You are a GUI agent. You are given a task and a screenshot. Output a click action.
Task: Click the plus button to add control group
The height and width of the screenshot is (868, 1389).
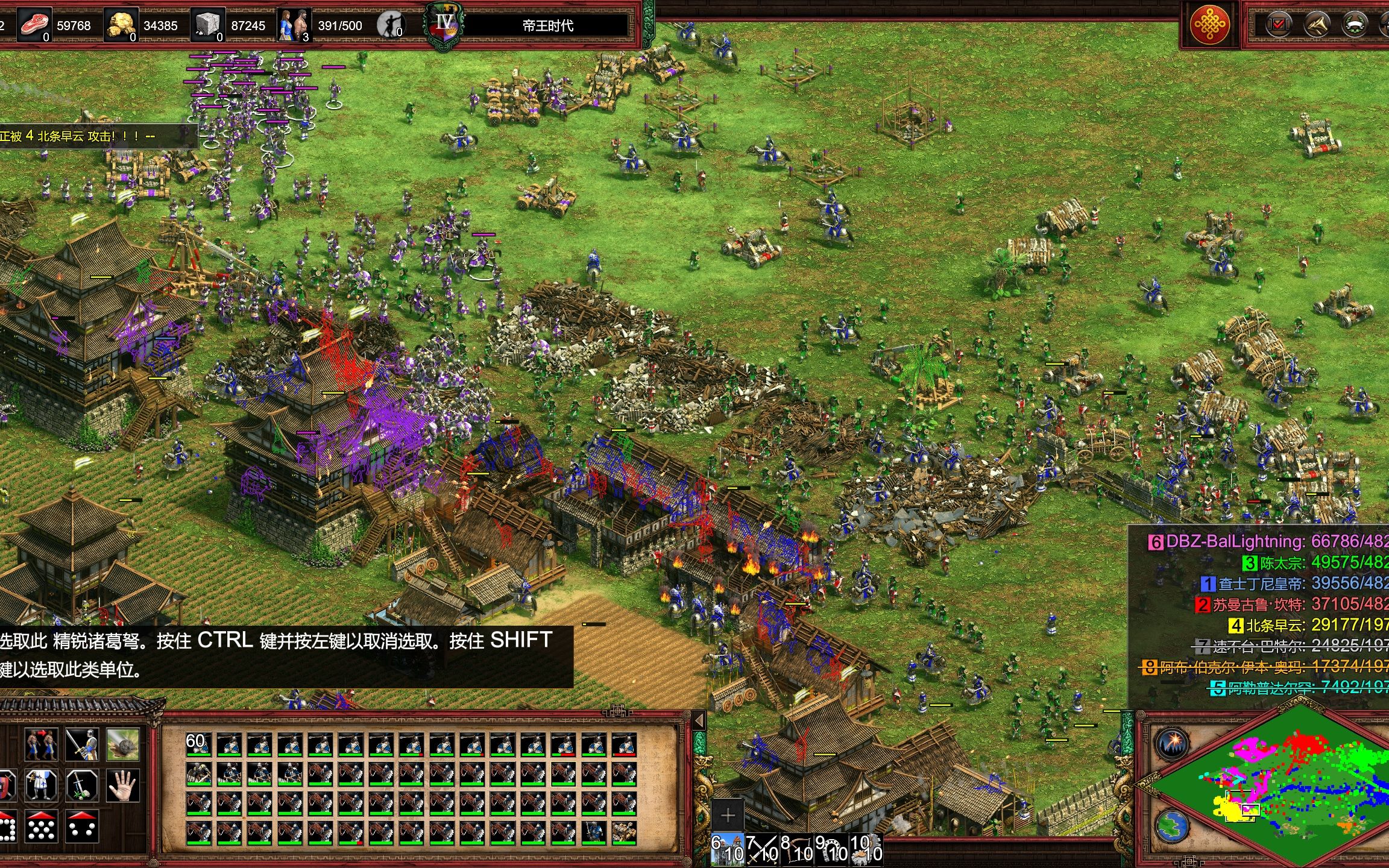(727, 816)
